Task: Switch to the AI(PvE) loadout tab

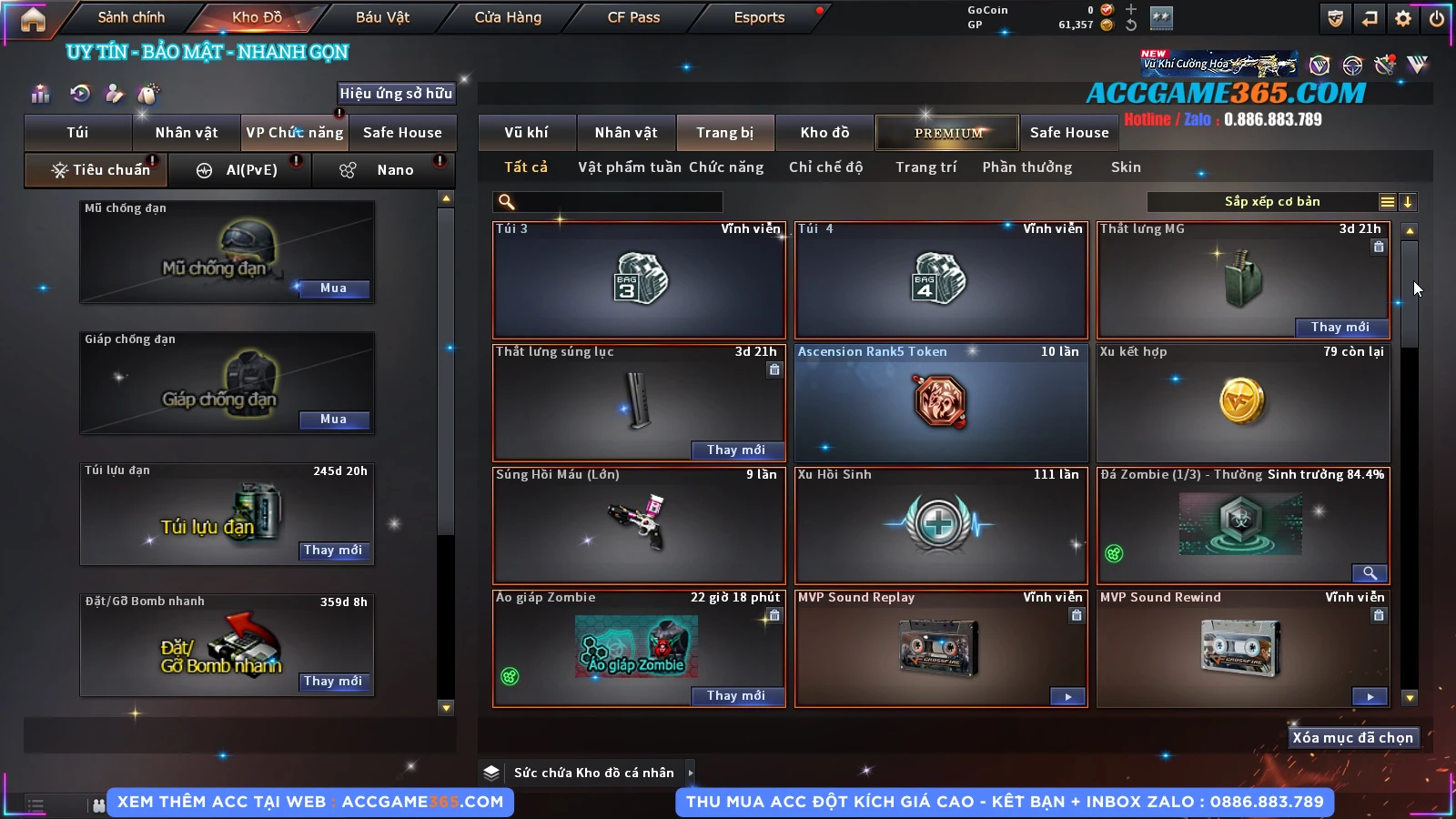Action: [240, 170]
